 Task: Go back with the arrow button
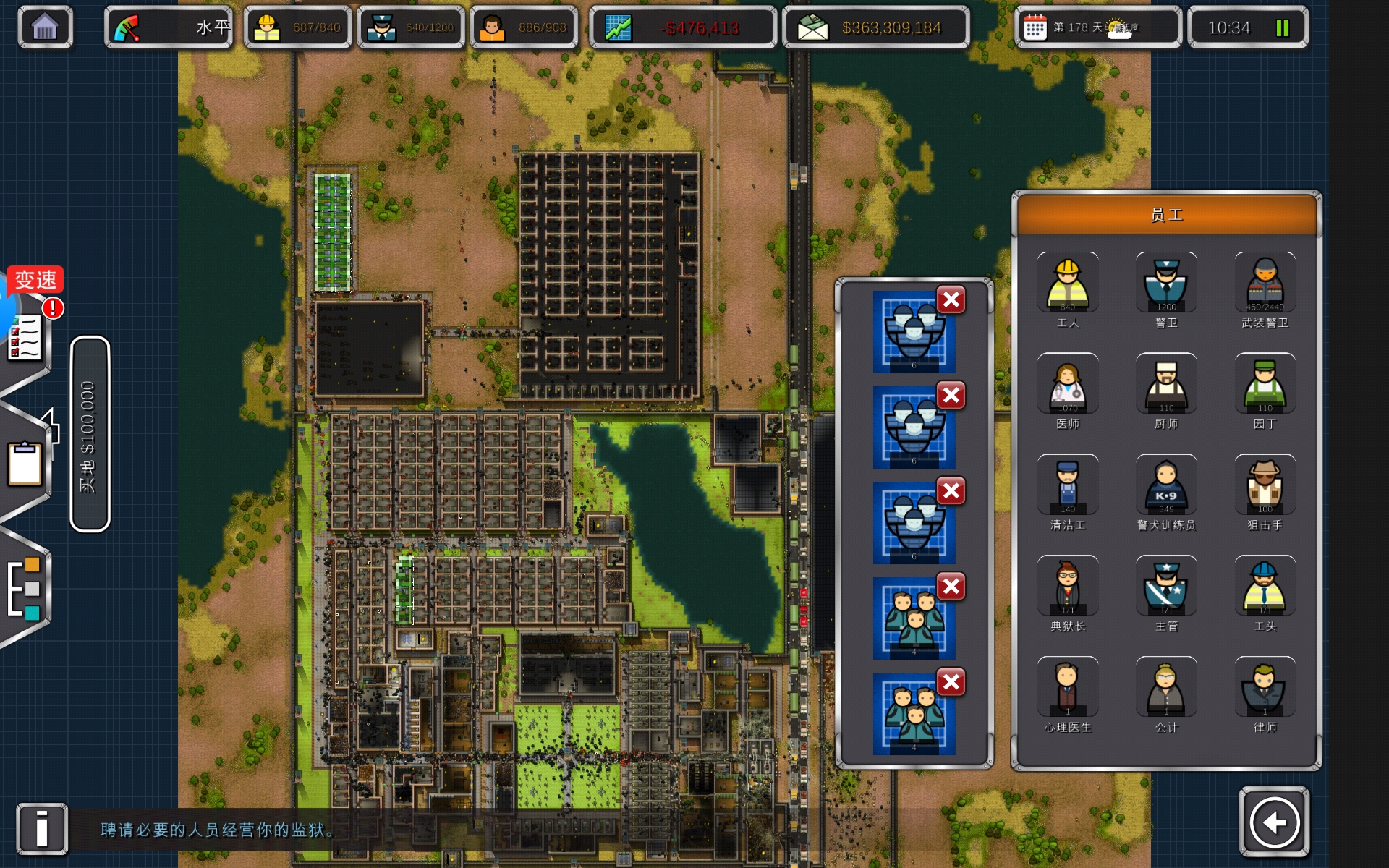pos(1274,822)
